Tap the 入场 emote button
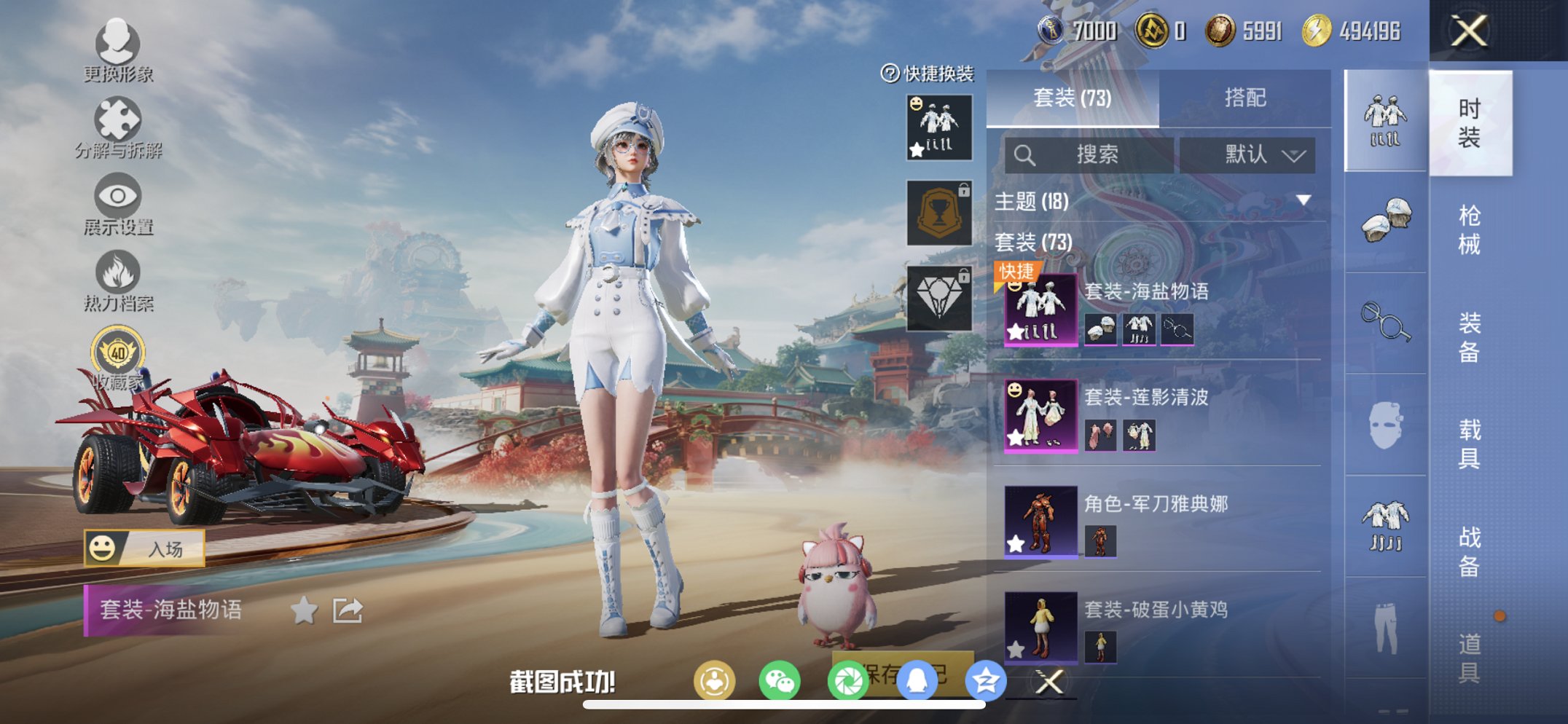This screenshot has width=1568, height=724. click(x=144, y=548)
